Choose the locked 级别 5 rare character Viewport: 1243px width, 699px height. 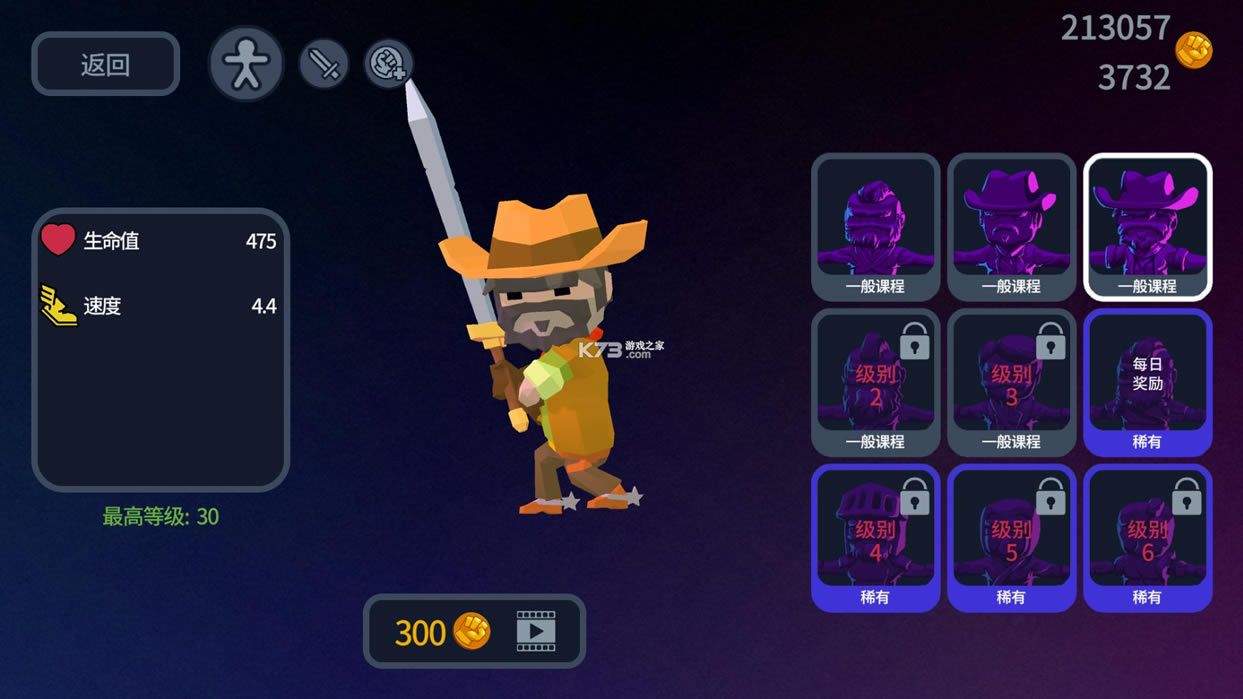pos(1011,537)
